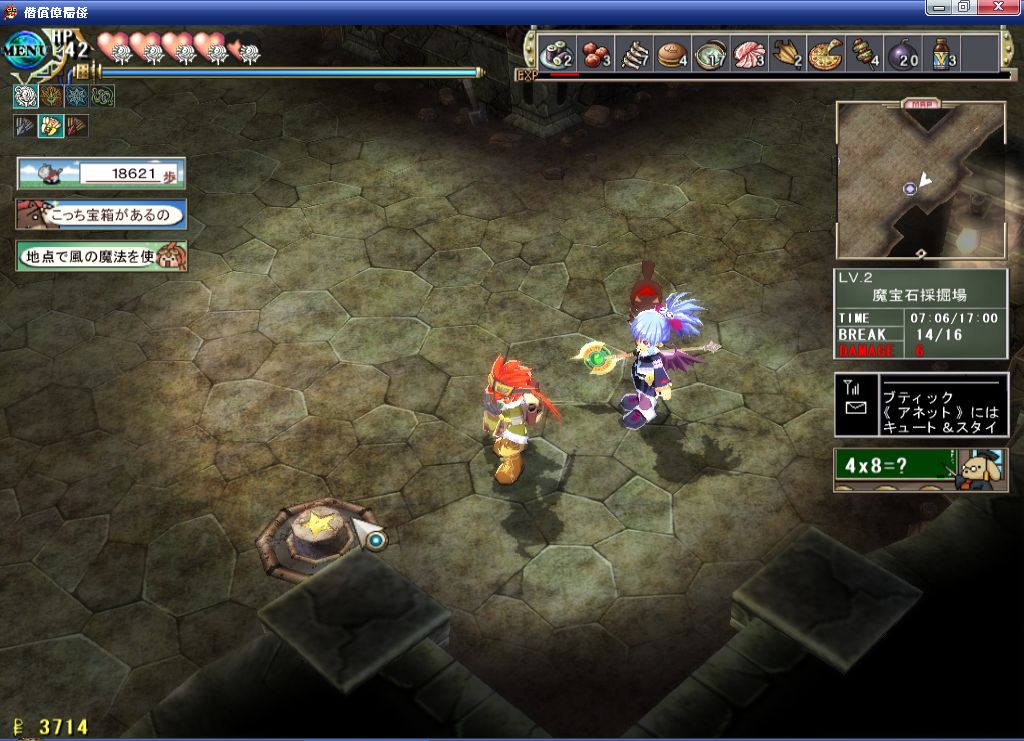Activate the white rose magic icon

25,96
